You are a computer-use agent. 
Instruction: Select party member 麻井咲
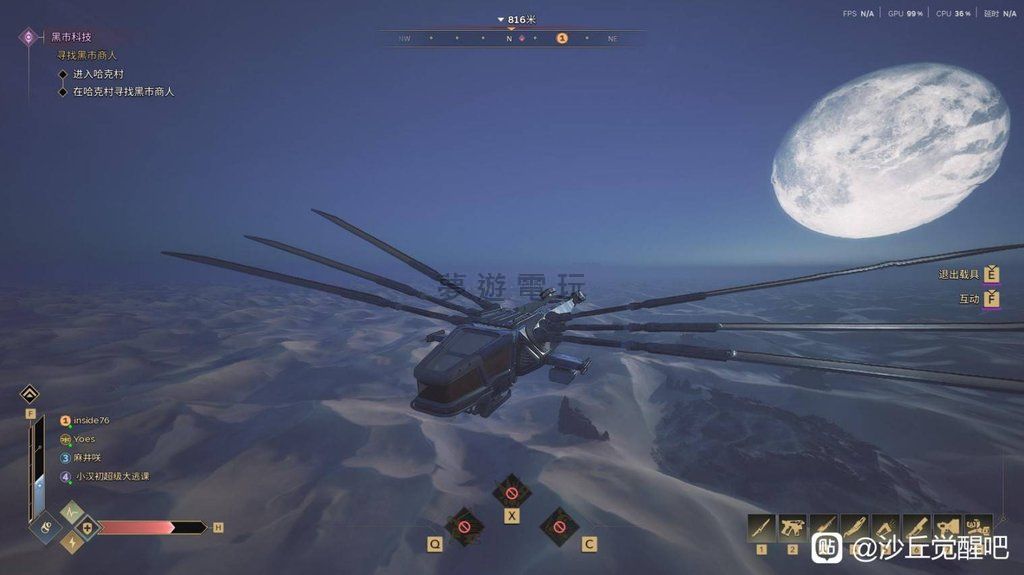88,458
